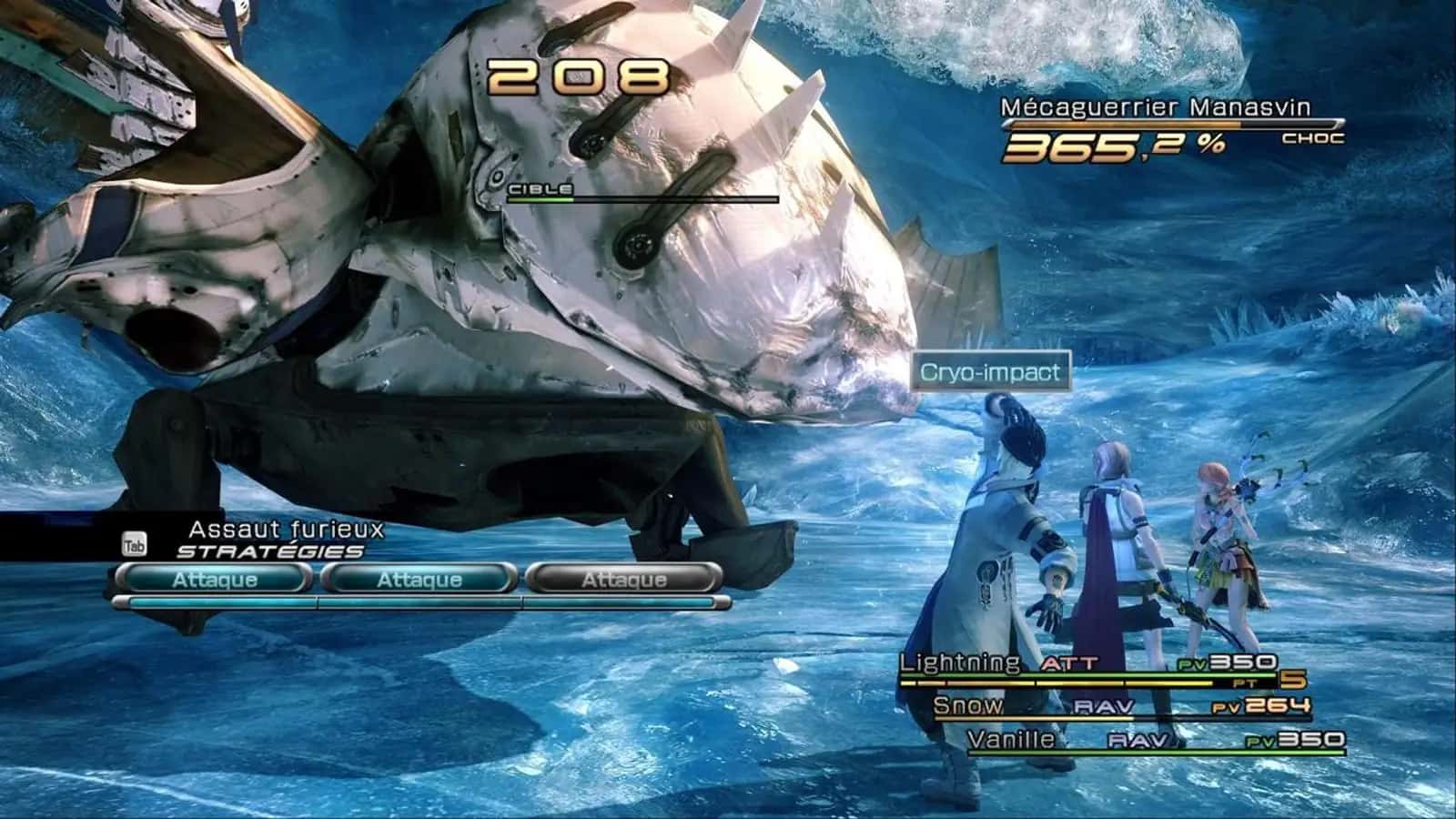1456x819 pixels.
Task: Open the Stratégies menu
Action: point(270,550)
